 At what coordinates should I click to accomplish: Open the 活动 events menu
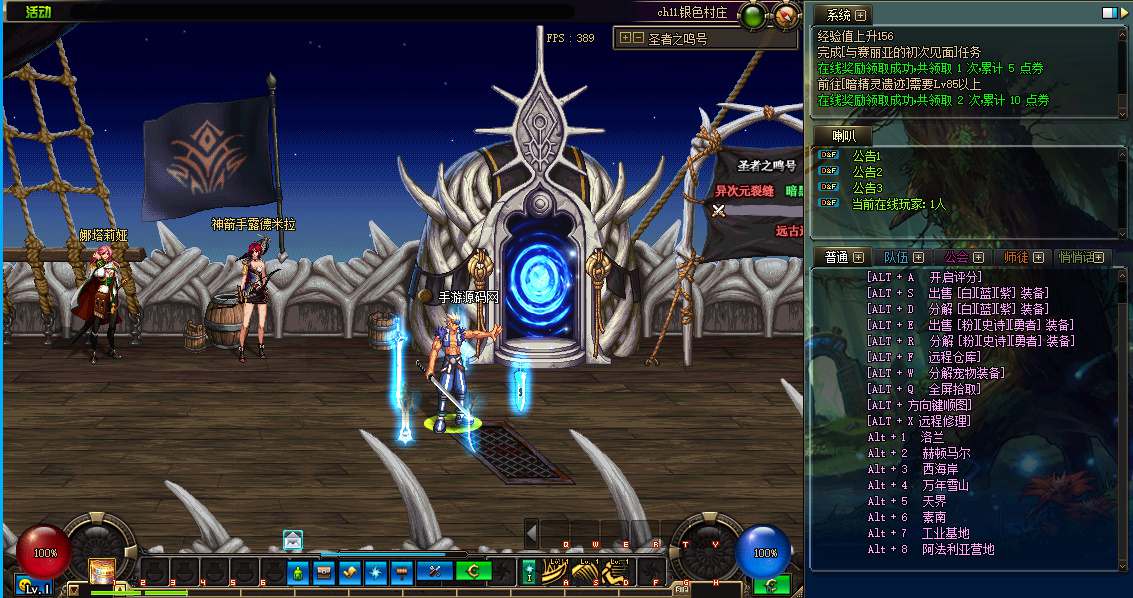38,13
